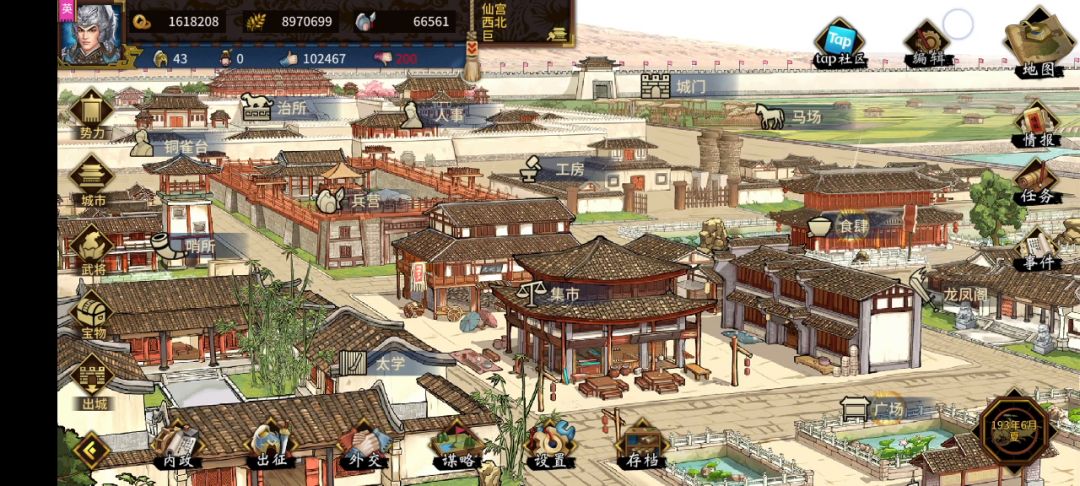
Task: Open the 任务 quests panel
Action: point(1038,183)
